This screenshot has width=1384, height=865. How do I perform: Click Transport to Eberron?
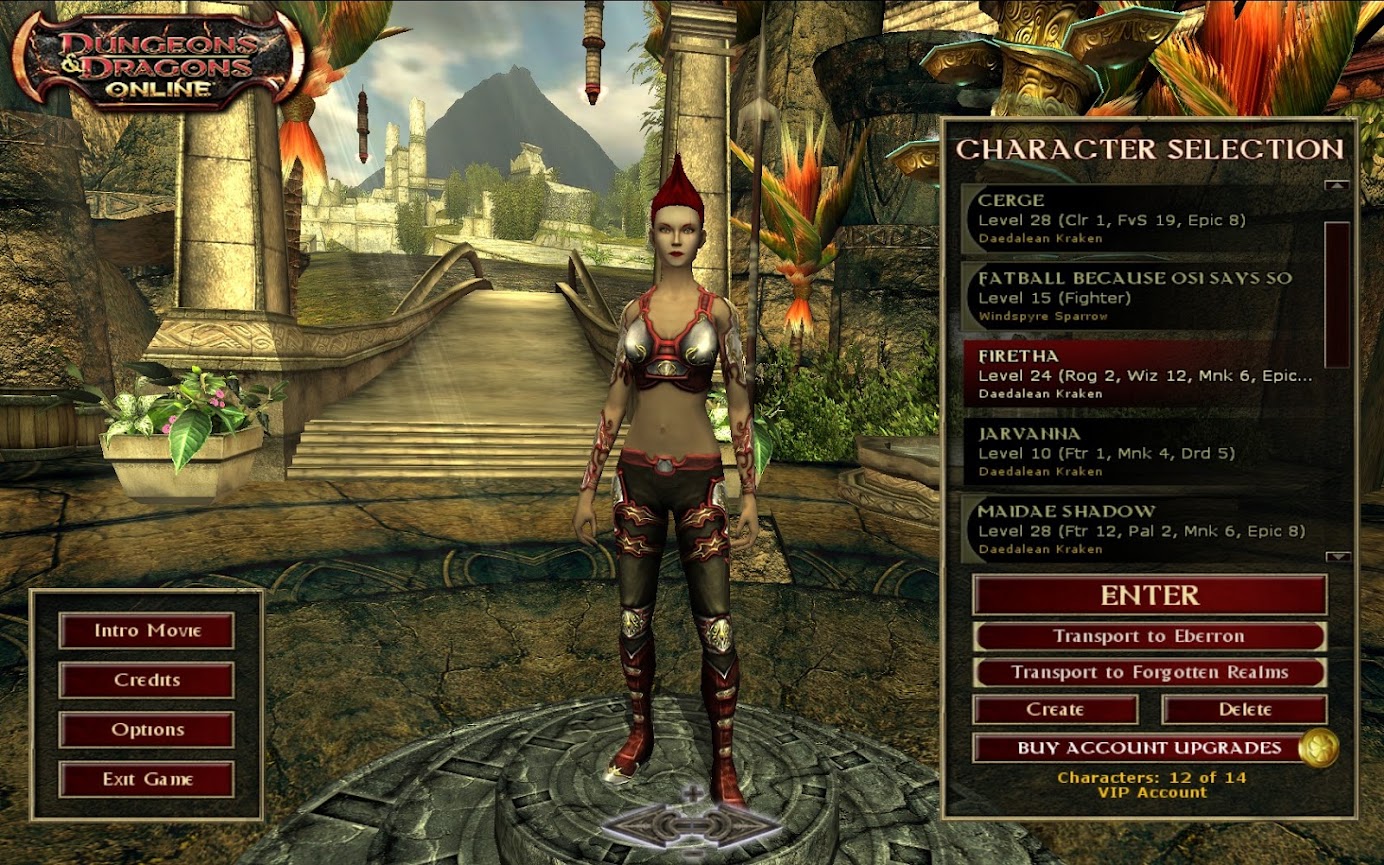pyautogui.click(x=1149, y=637)
